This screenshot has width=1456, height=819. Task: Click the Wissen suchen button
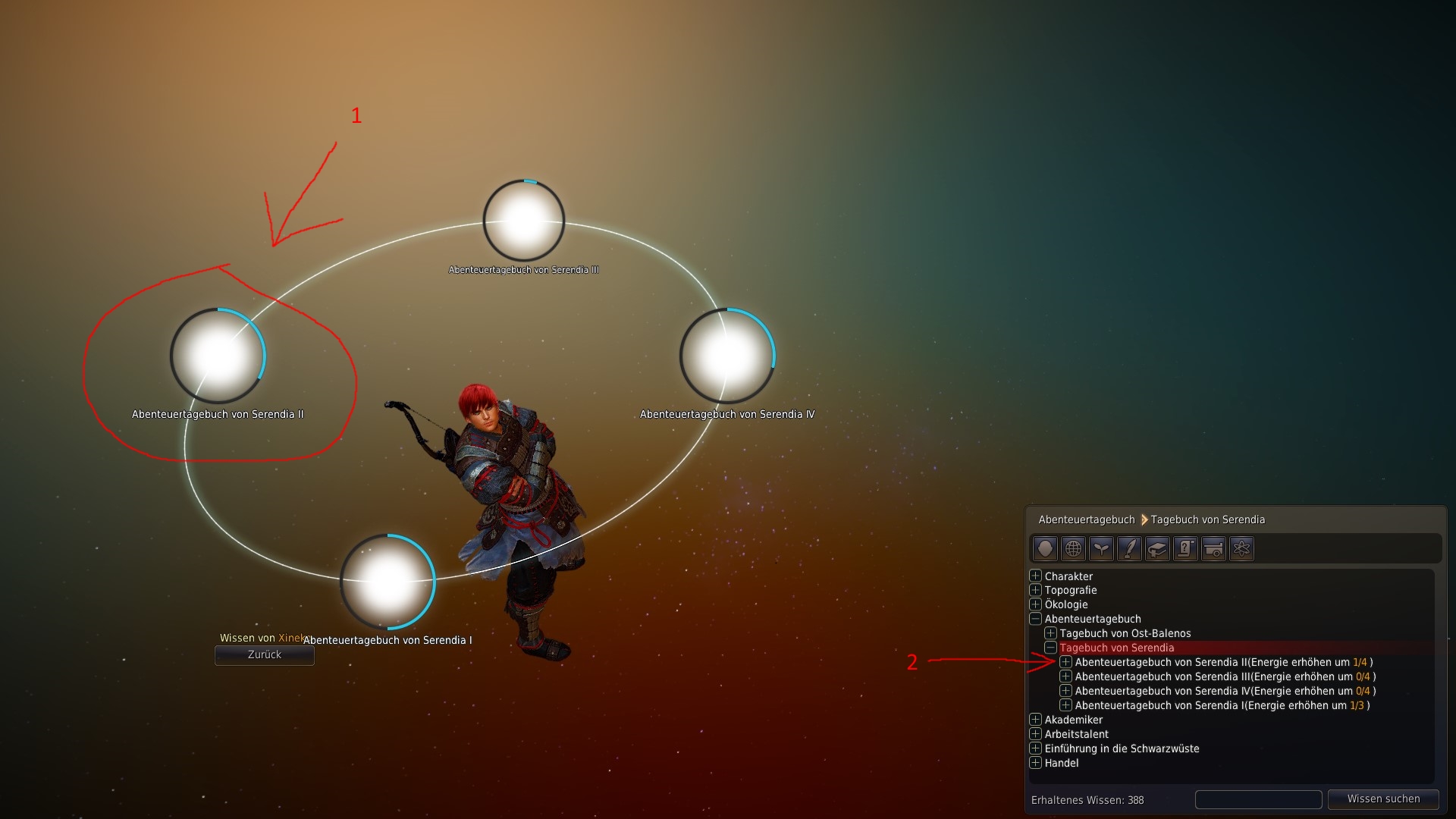[x=1383, y=799]
